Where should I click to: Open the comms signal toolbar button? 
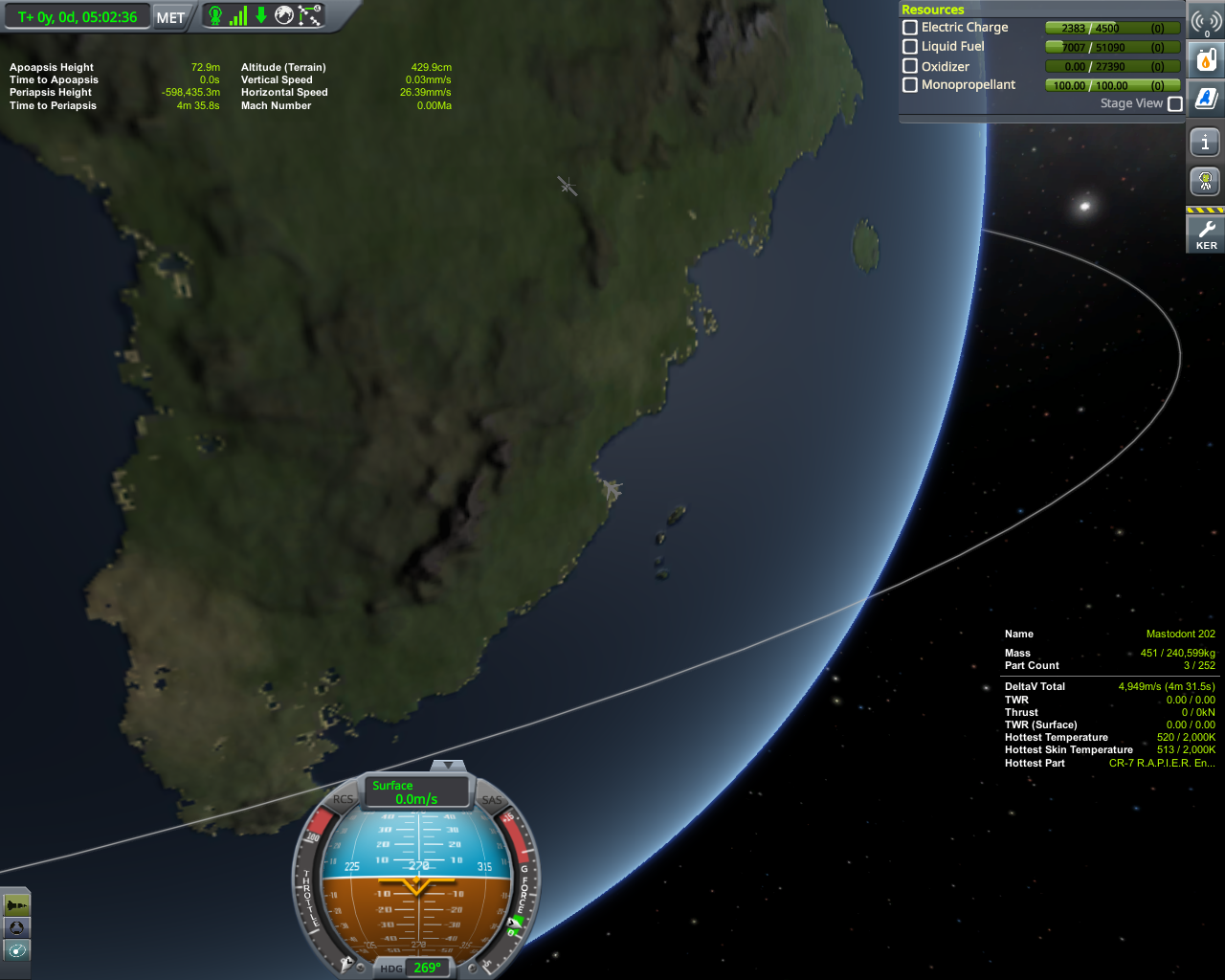[x=1206, y=21]
